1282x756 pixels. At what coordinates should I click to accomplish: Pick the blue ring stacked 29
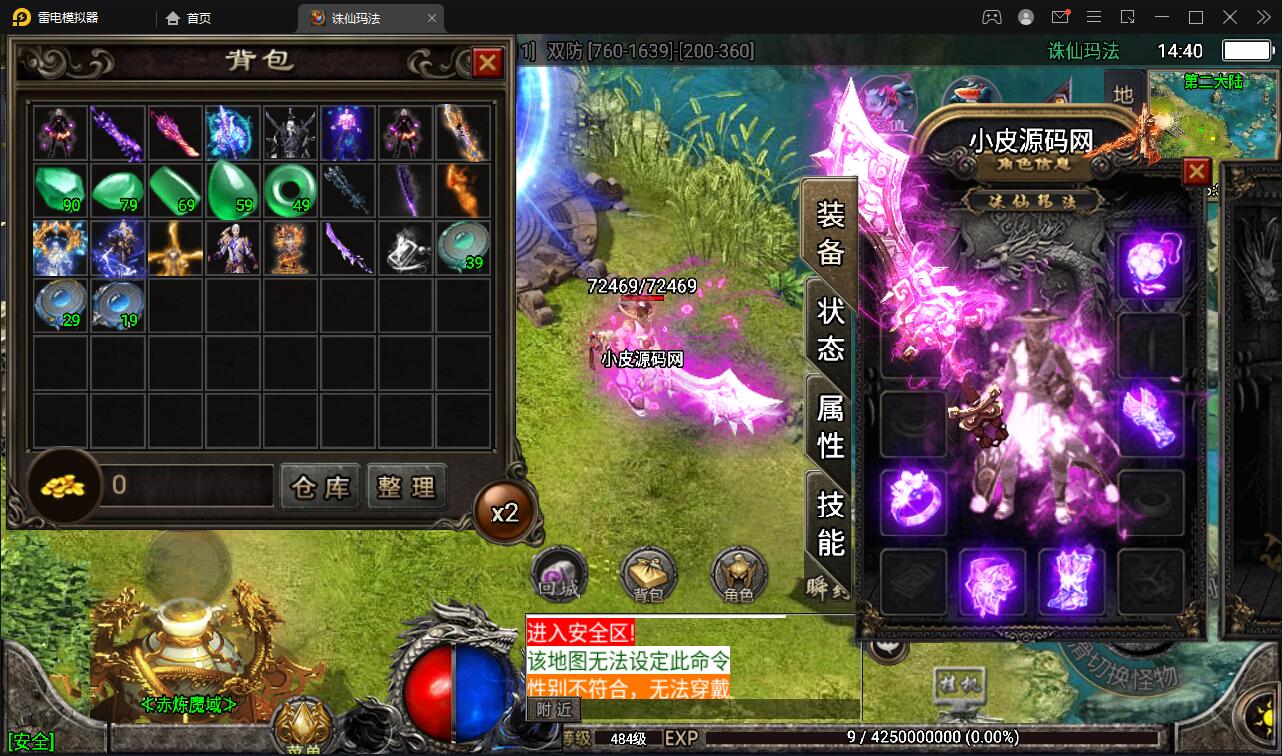60,305
